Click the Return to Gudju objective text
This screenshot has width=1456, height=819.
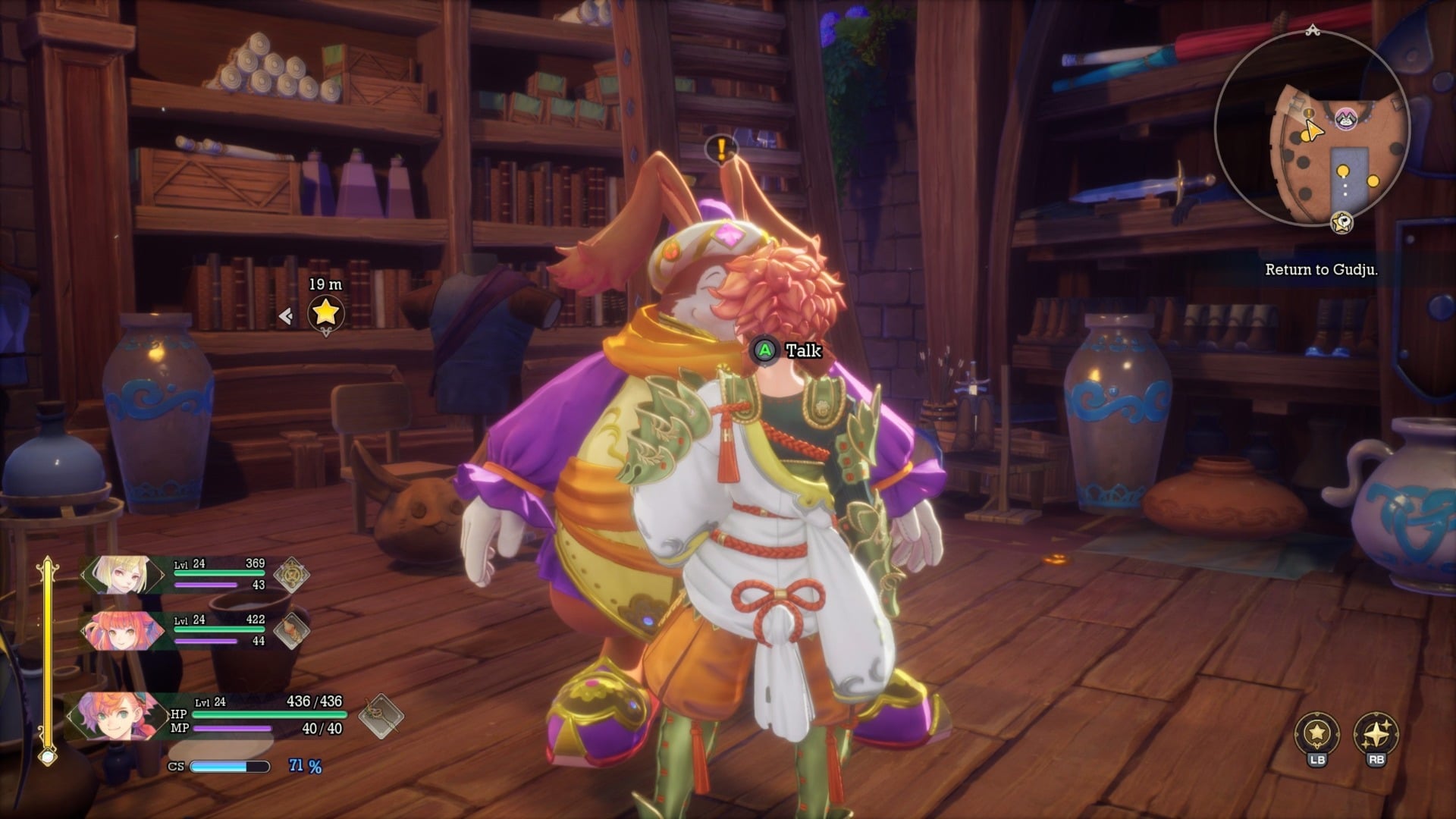pyautogui.click(x=1323, y=270)
